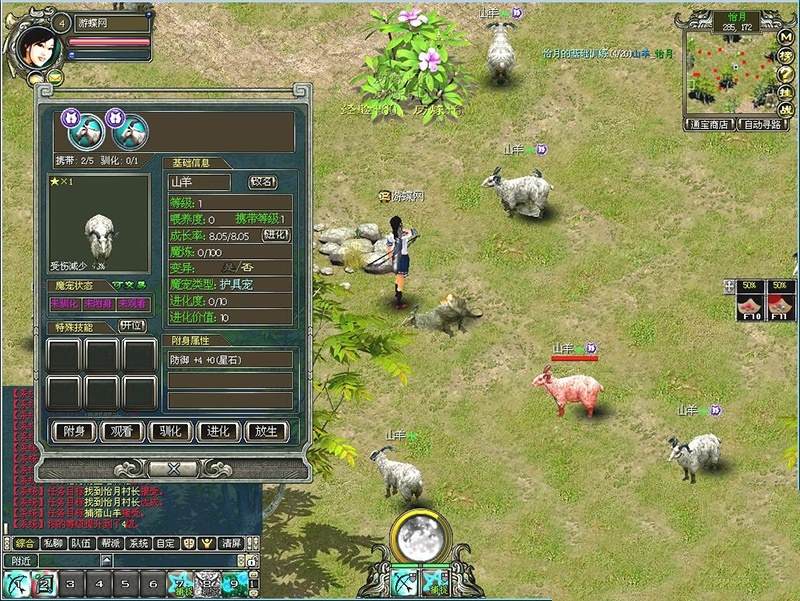Select the 观看 pet button
800x601 pixels.
click(121, 432)
